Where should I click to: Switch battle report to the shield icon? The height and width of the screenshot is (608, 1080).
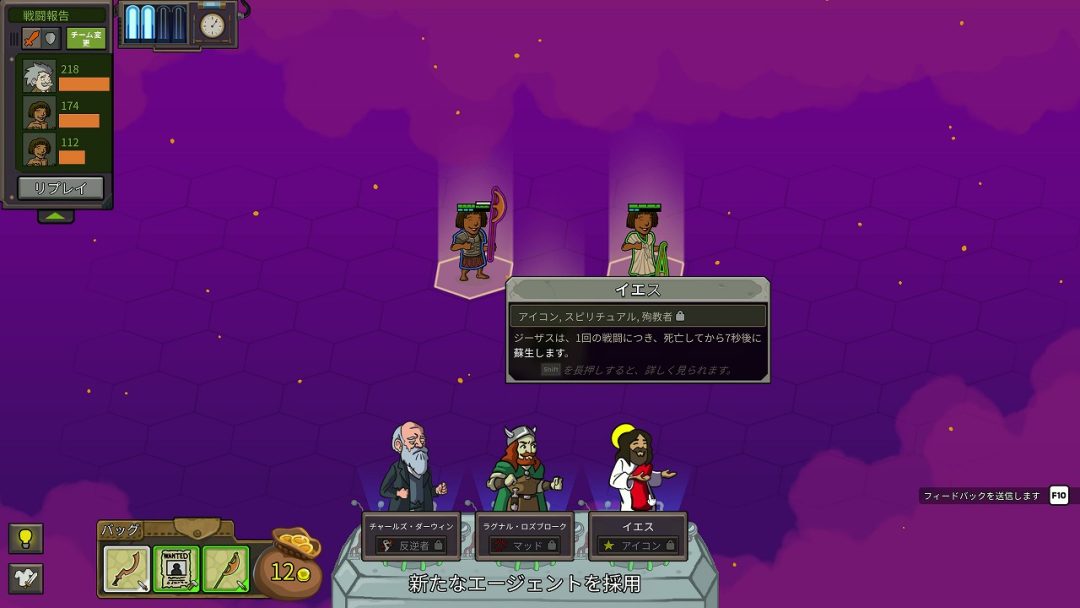51,38
